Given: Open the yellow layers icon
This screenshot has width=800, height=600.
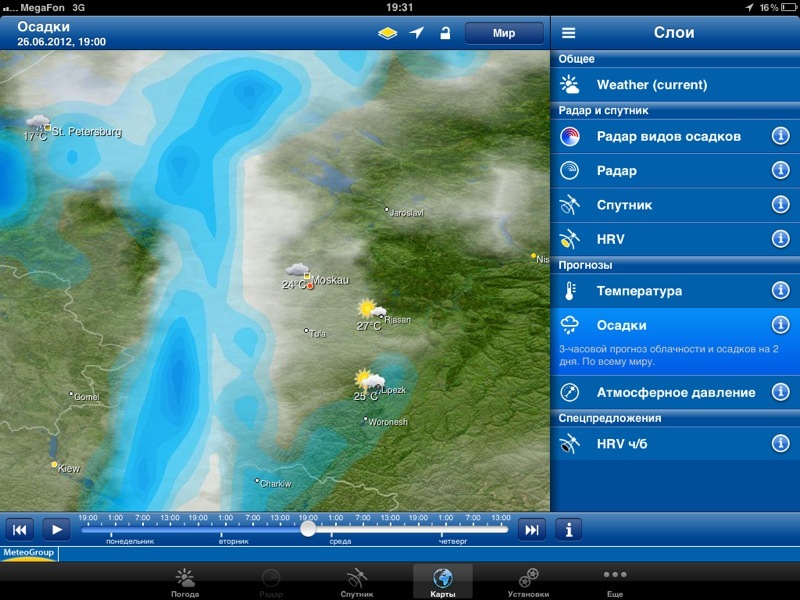Looking at the screenshot, I should [x=387, y=33].
